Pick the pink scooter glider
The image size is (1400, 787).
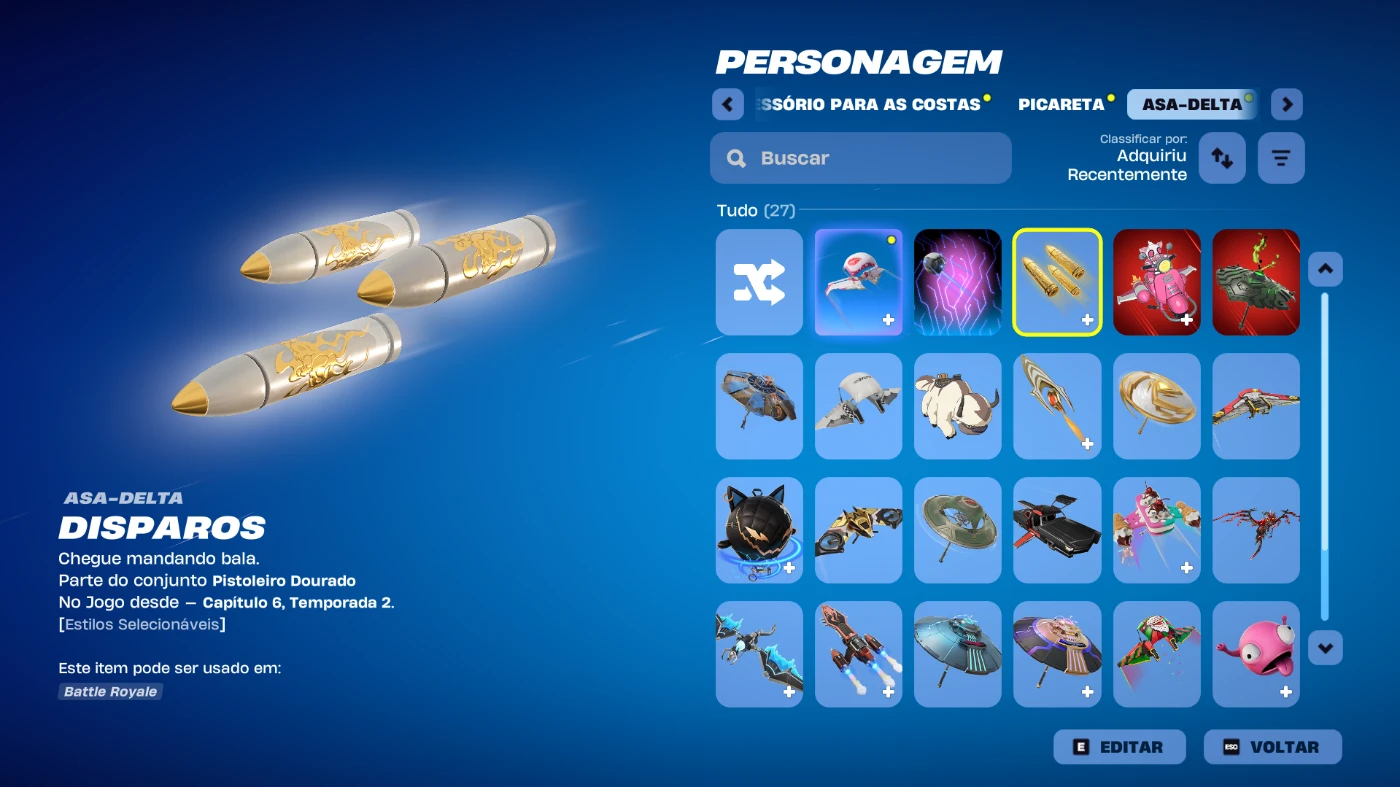[1156, 282]
